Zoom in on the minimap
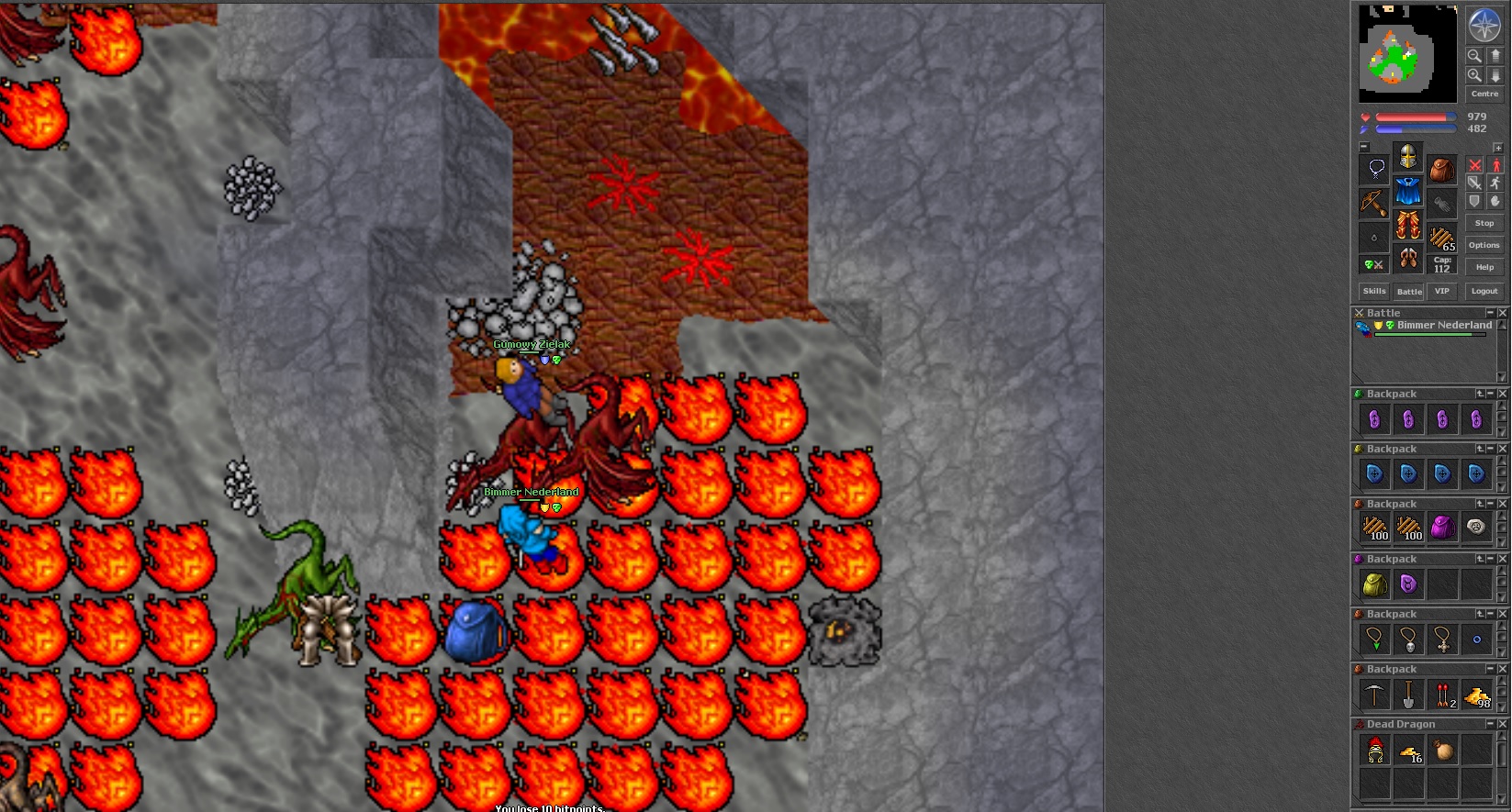This screenshot has width=1512, height=812. (x=1474, y=75)
